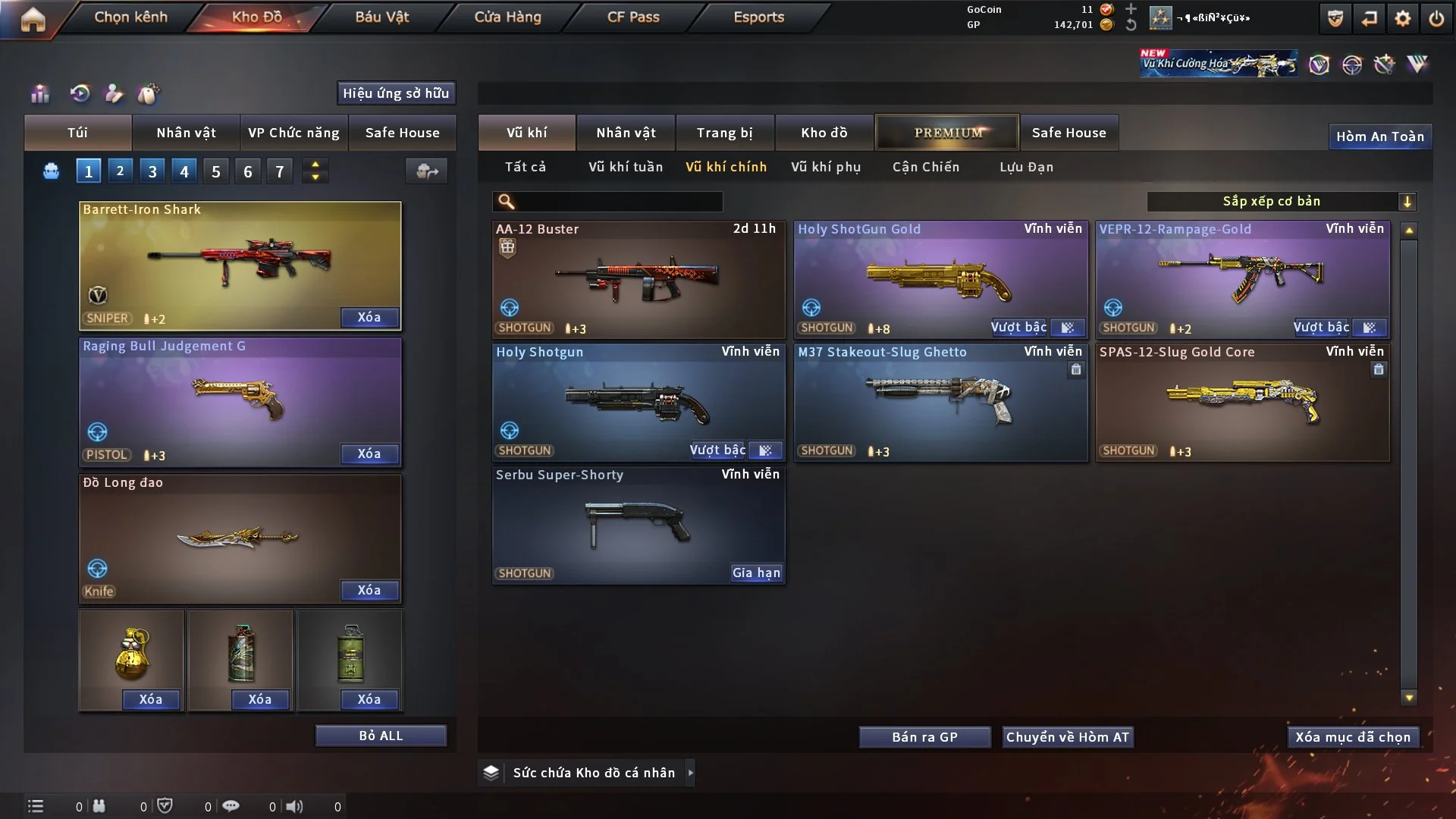This screenshot has width=1456, height=819.
Task: Remove the Barrett-Iron Shark with Xóa
Action: click(369, 317)
